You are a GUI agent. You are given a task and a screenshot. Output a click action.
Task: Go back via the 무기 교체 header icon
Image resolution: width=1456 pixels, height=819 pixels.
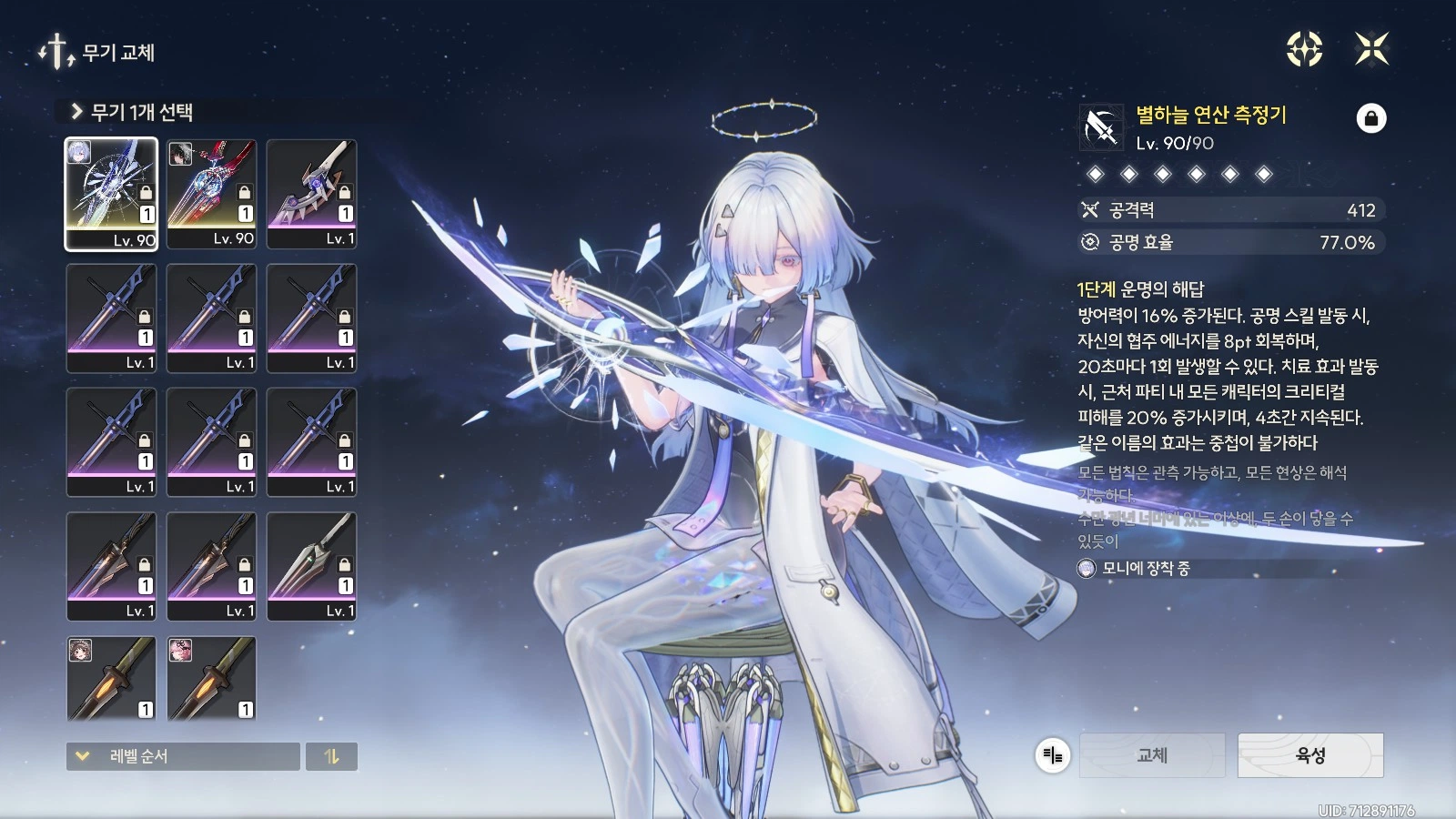(x=56, y=52)
